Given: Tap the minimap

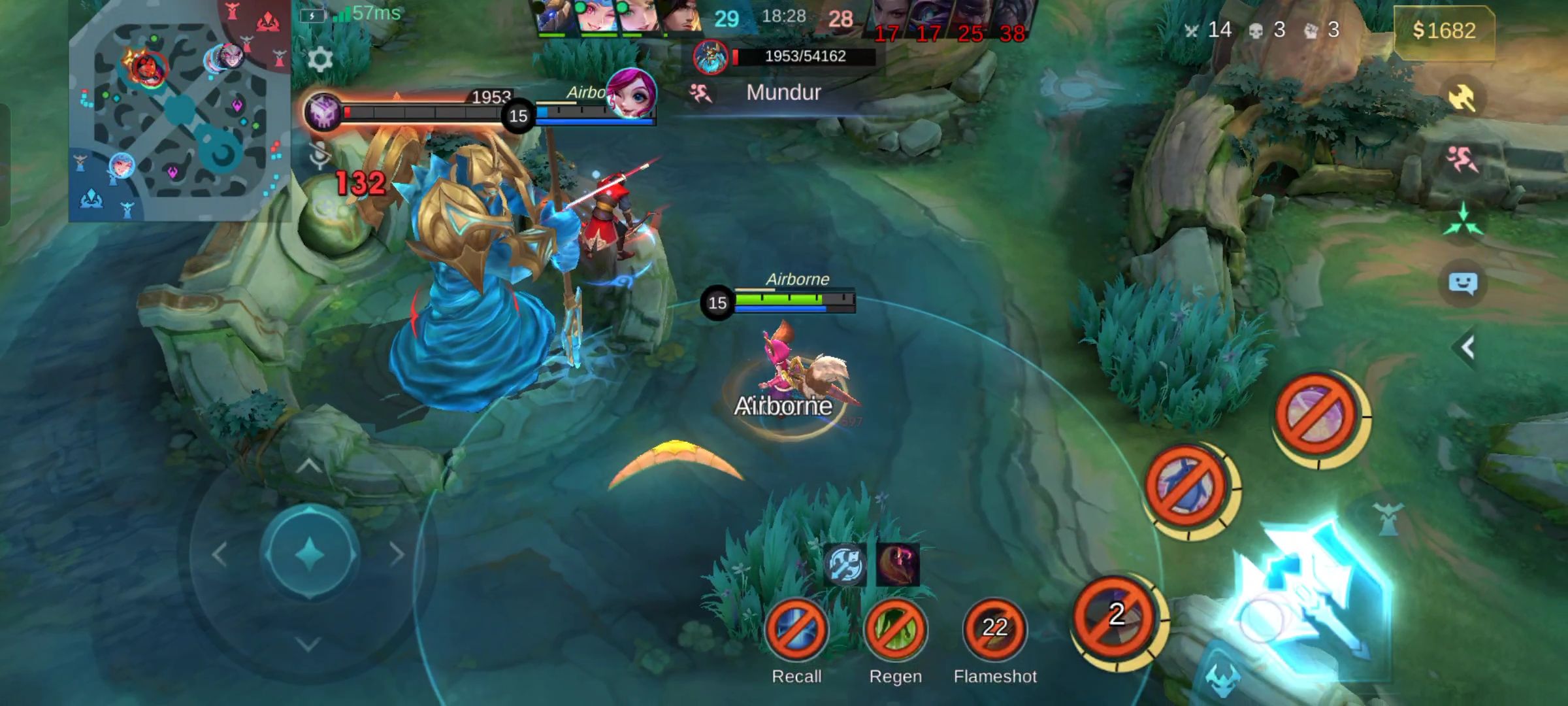Looking at the screenshot, I should click(x=179, y=111).
